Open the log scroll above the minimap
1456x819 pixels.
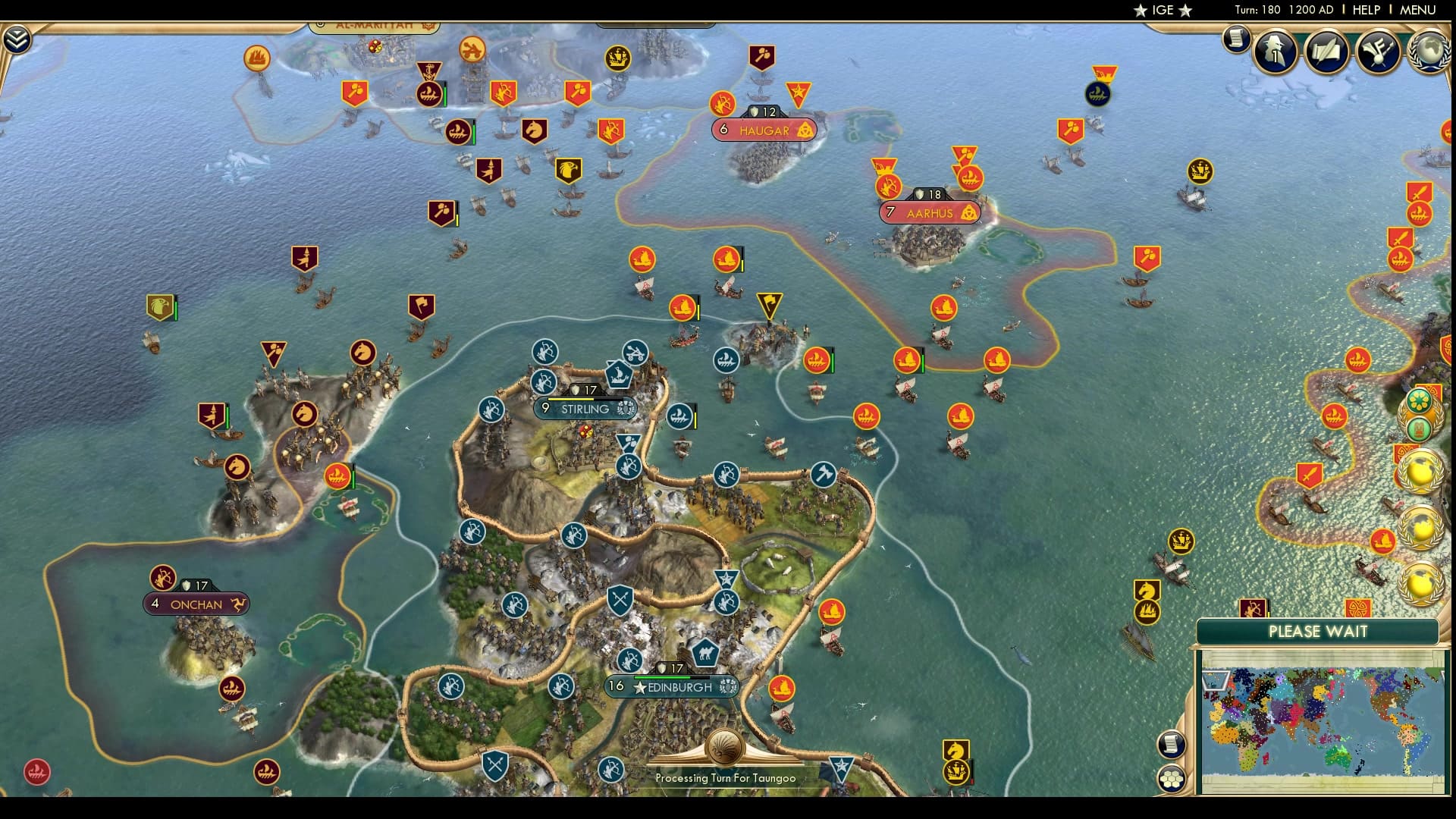(1170, 743)
